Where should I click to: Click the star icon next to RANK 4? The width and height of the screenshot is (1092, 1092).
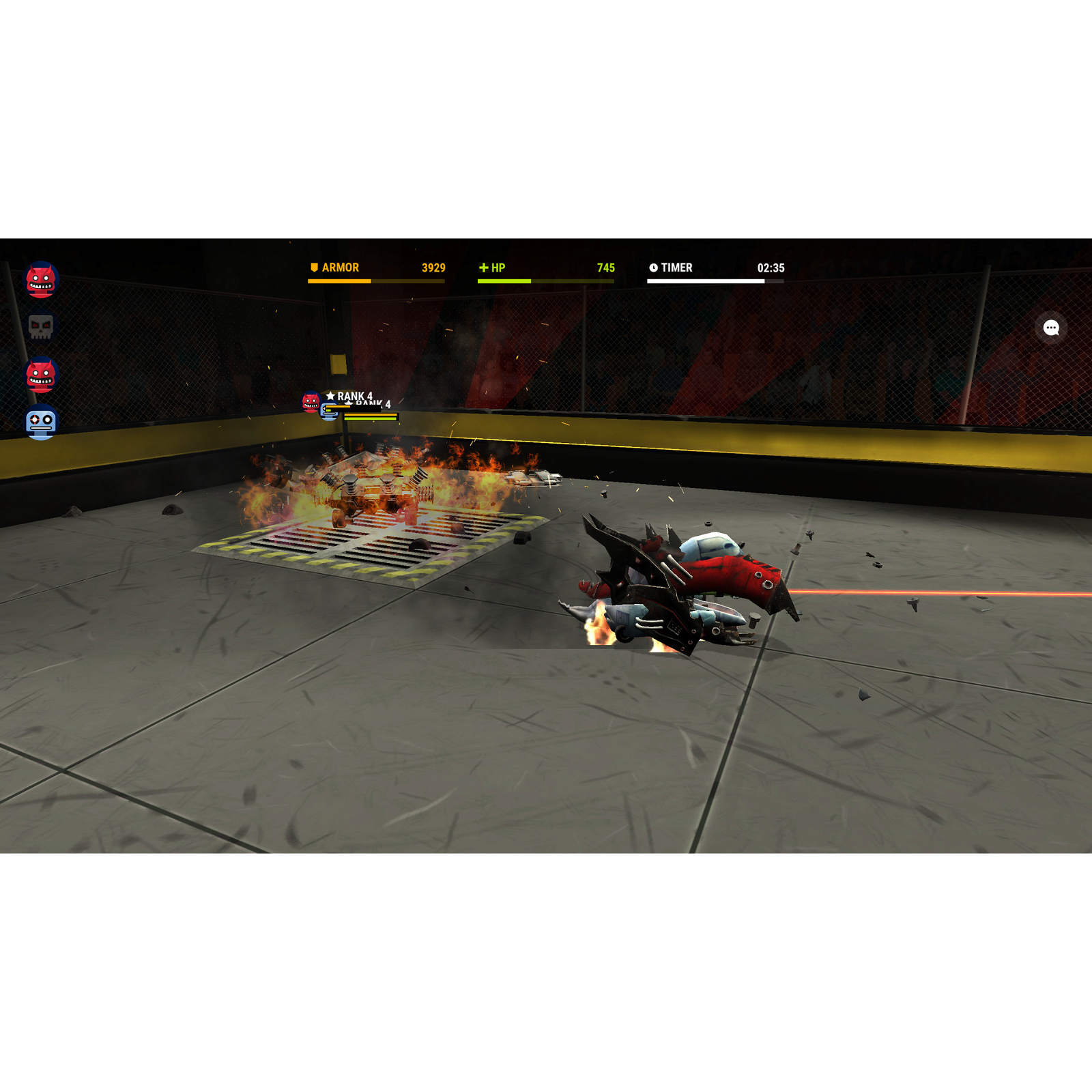(x=330, y=395)
